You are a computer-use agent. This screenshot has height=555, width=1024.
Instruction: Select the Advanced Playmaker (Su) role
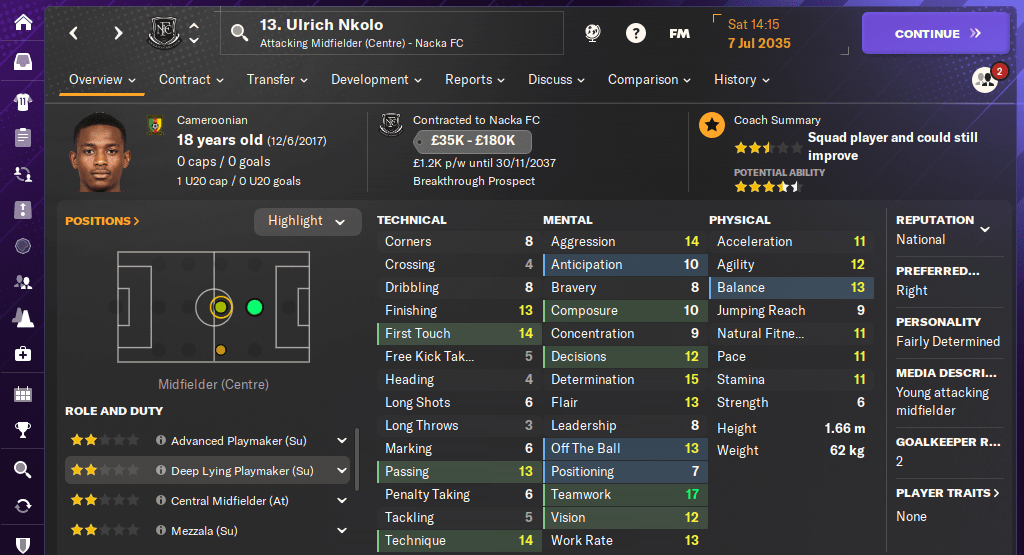[240, 441]
